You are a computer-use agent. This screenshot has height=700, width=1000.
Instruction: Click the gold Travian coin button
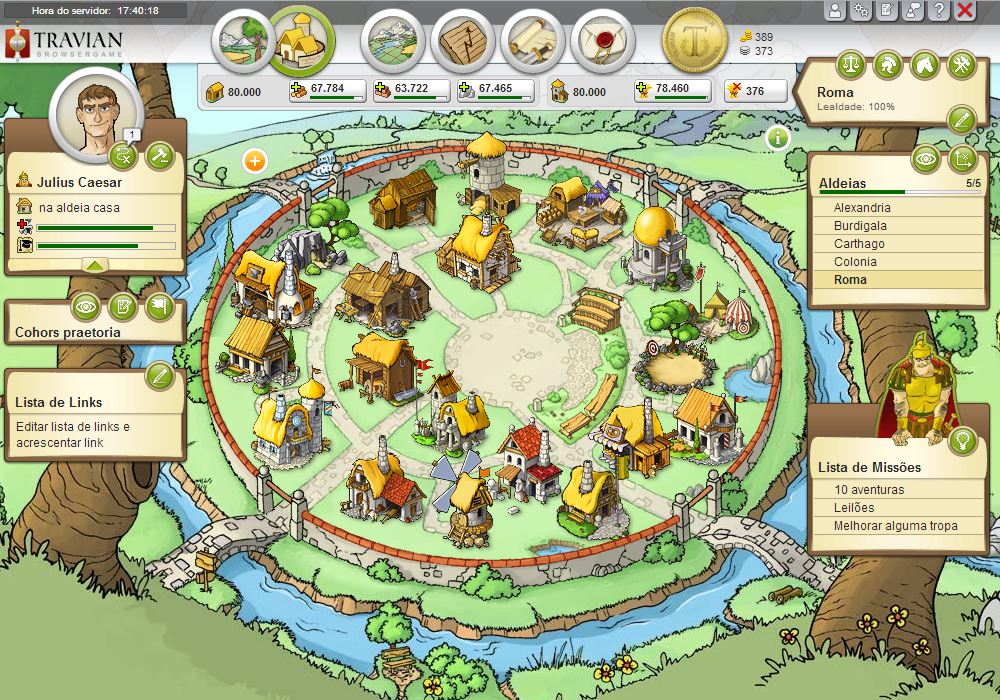pos(694,40)
